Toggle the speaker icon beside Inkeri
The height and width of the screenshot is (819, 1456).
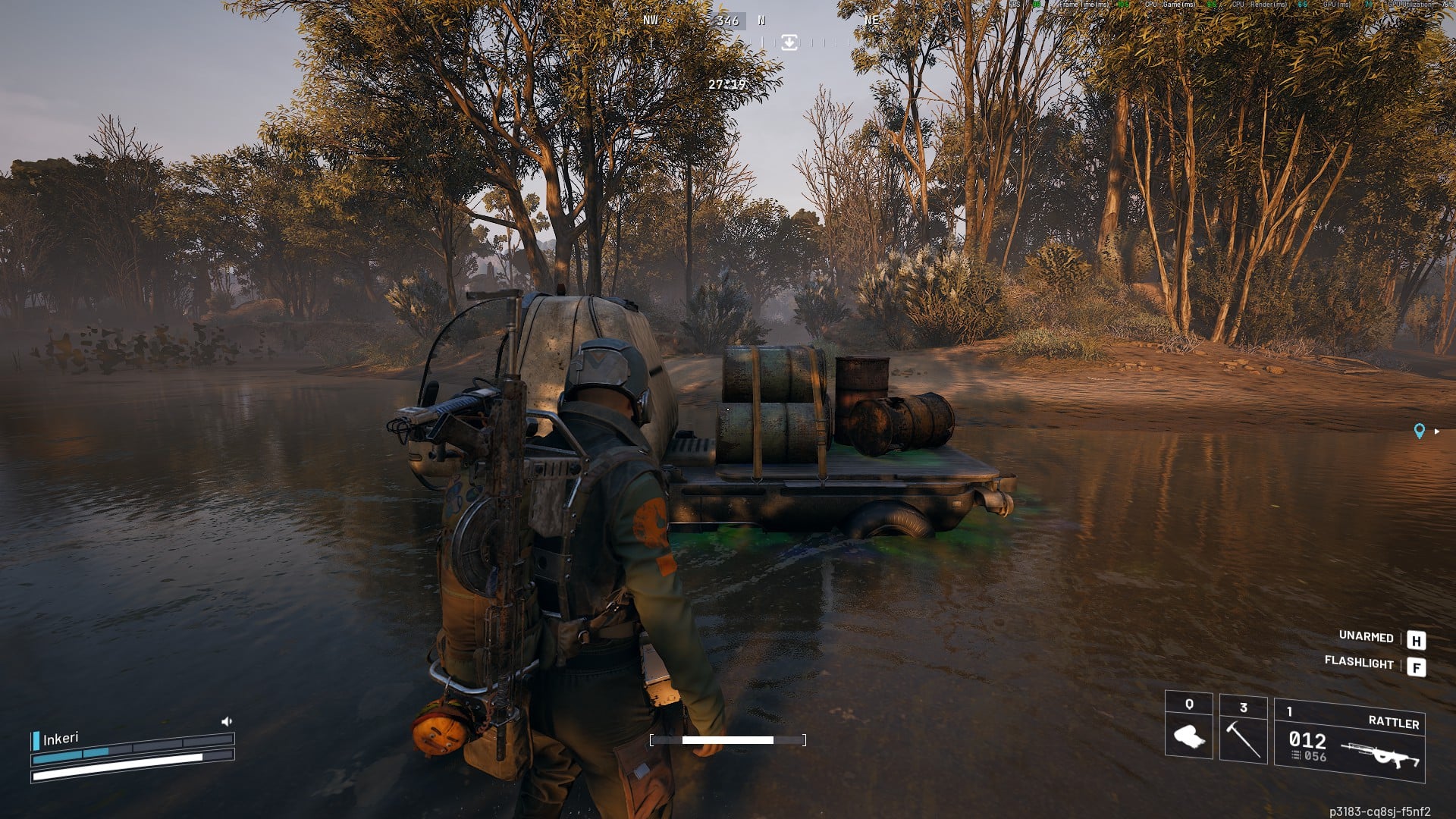pos(226,721)
